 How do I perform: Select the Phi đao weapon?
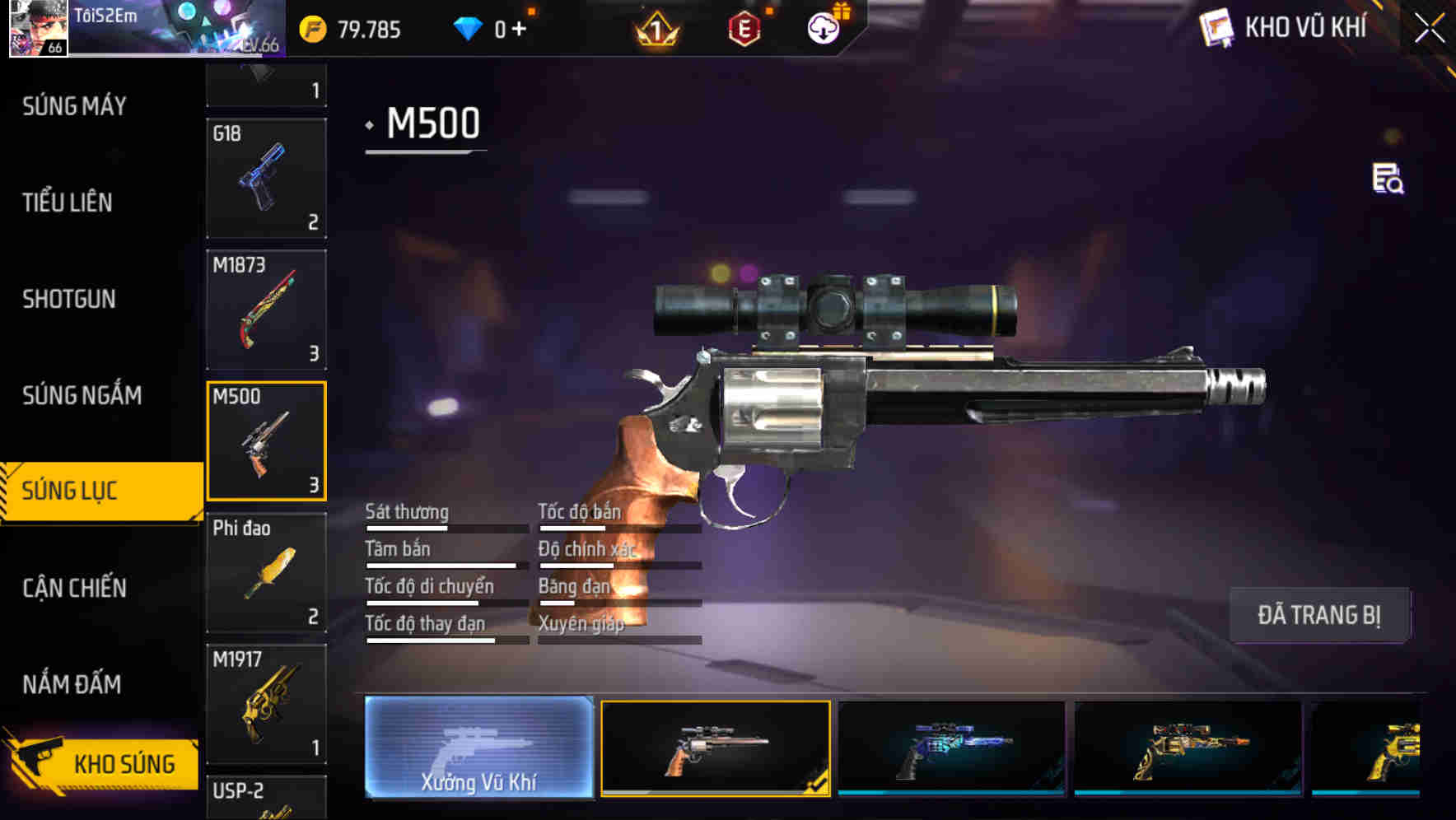[265, 571]
